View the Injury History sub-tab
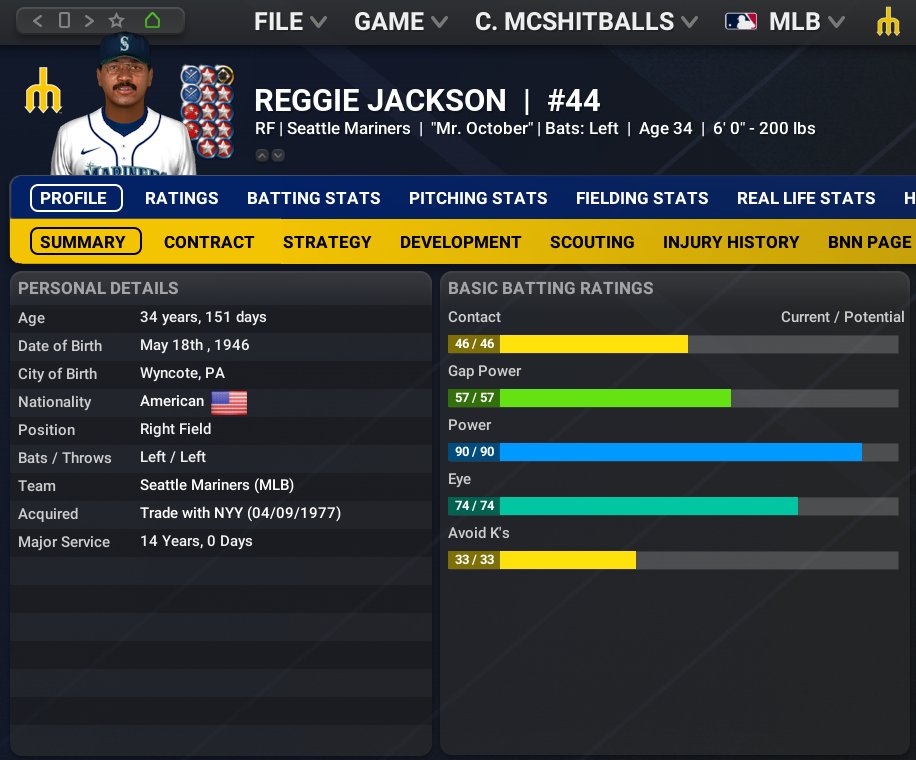916x760 pixels. tap(731, 242)
